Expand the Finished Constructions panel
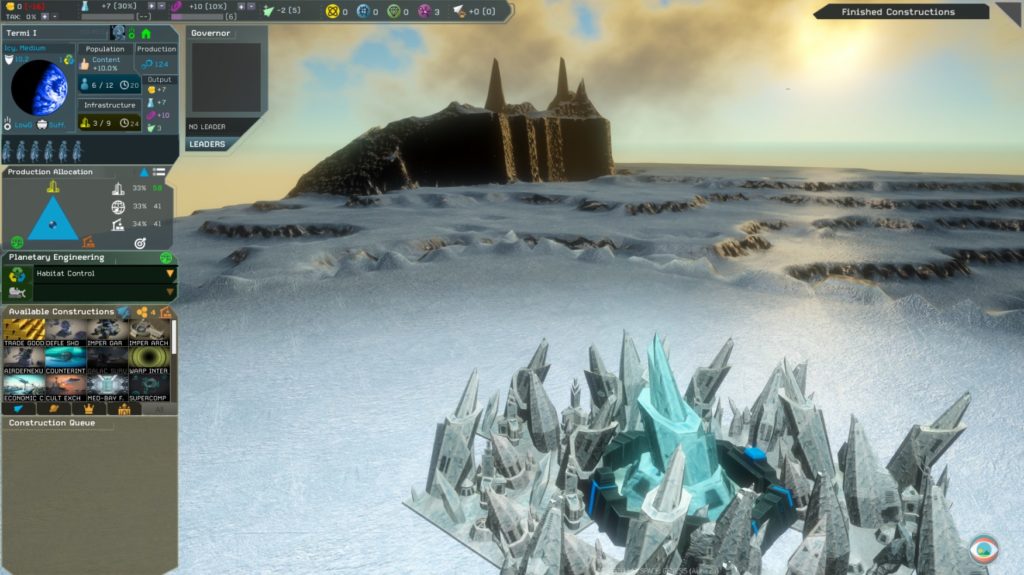Image resolution: width=1024 pixels, height=575 pixels. pos(1007,12)
